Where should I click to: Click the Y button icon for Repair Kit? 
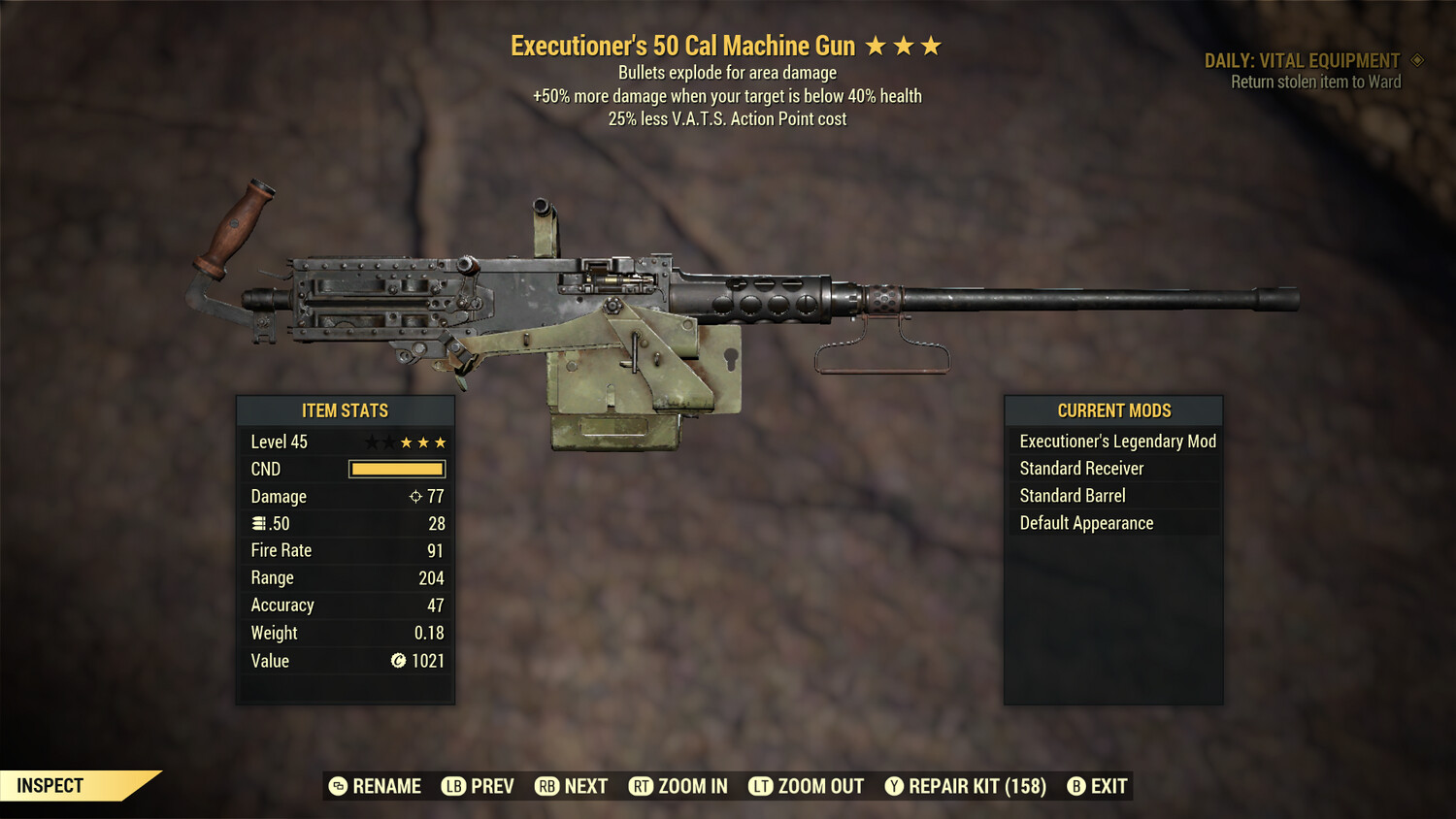click(893, 786)
